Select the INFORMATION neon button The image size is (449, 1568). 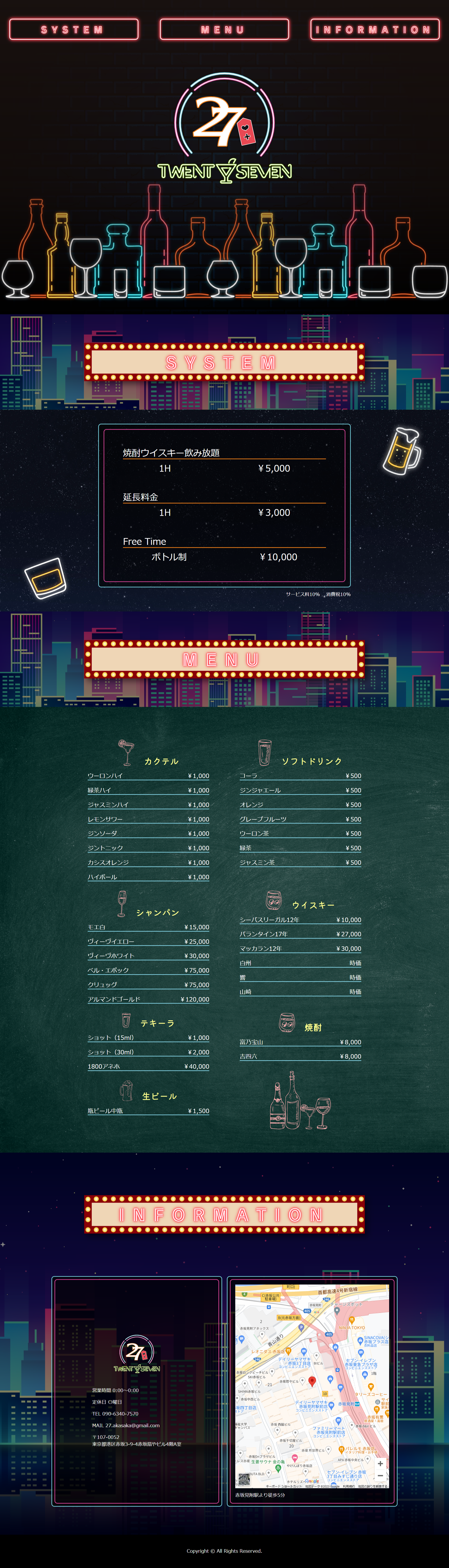pyautogui.click(x=374, y=29)
